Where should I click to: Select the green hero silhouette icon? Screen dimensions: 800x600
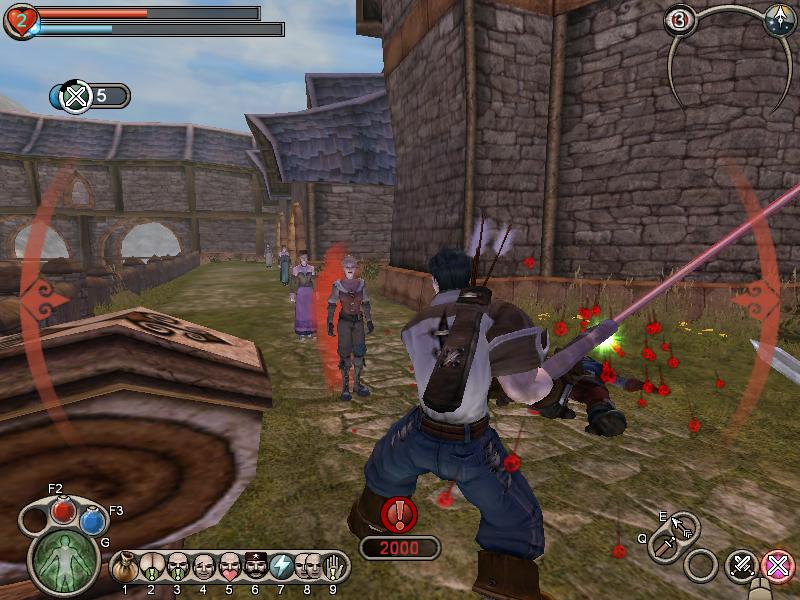[65, 560]
